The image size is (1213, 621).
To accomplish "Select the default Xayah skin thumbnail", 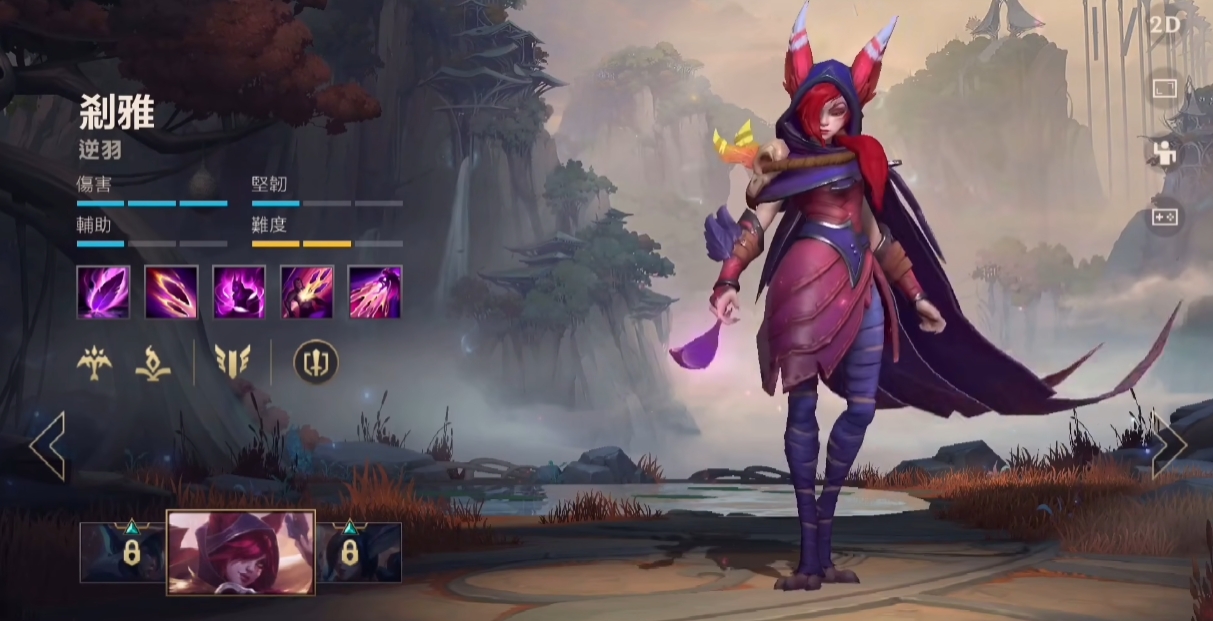I will point(241,552).
